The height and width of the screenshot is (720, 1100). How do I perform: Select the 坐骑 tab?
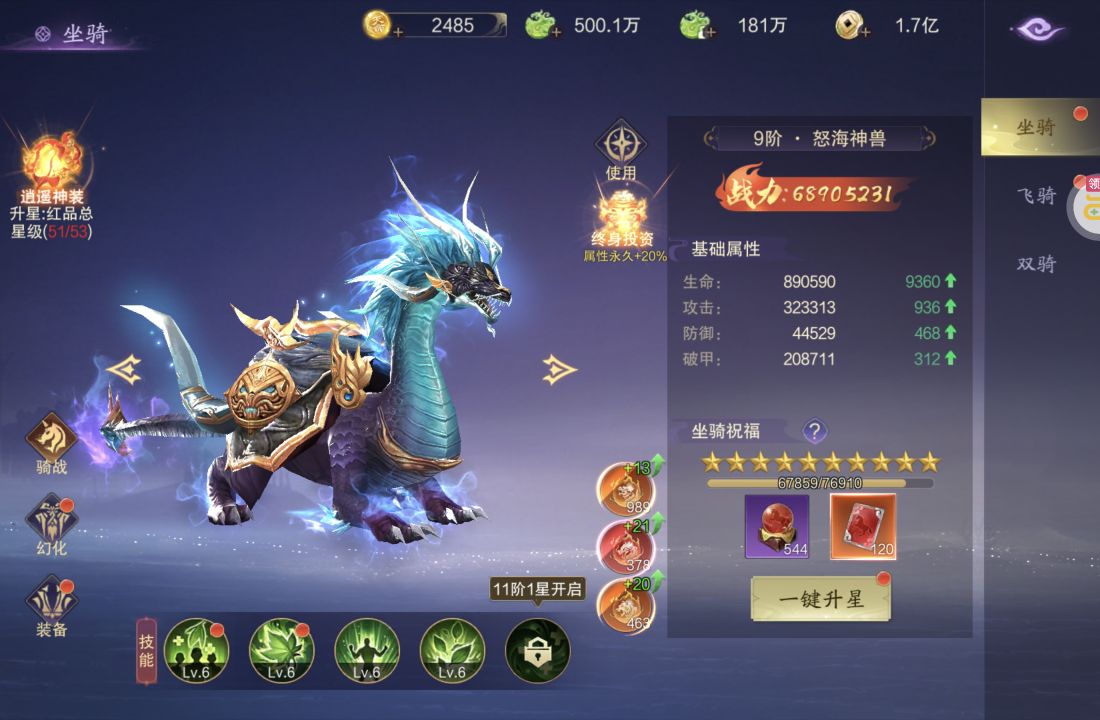[x=1036, y=127]
